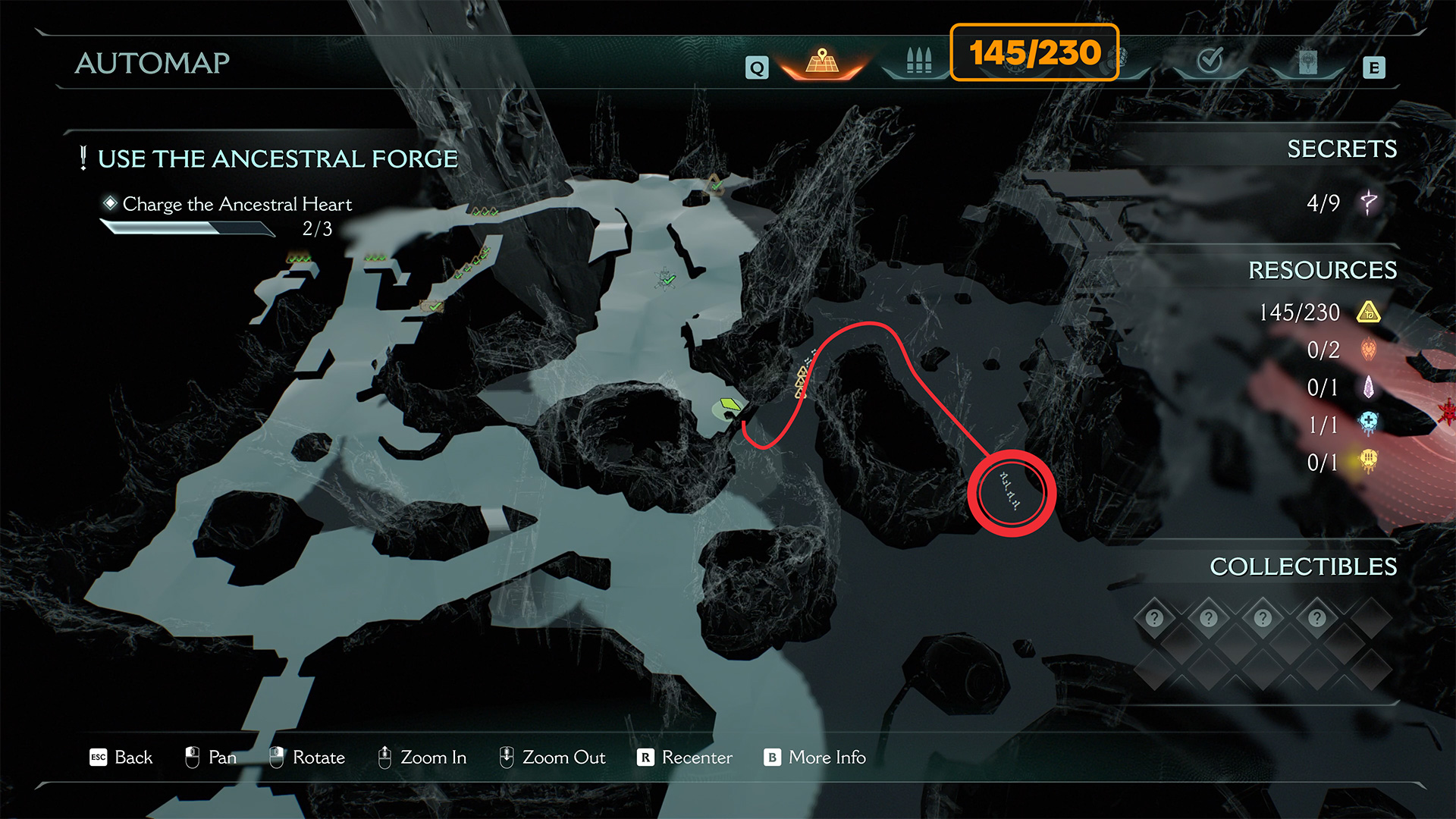The image size is (1456, 819).
Task: Show More Info for the map
Action: coord(815,757)
